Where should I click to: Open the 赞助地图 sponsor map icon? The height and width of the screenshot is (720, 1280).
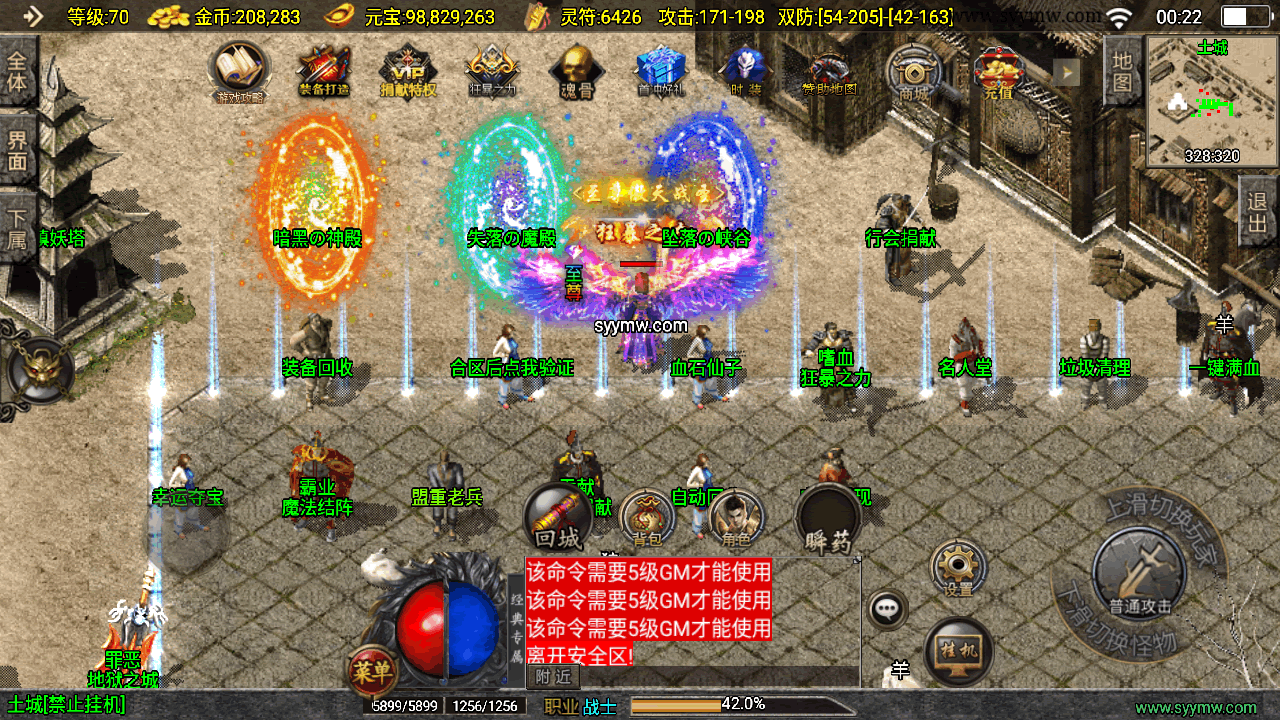tap(829, 71)
